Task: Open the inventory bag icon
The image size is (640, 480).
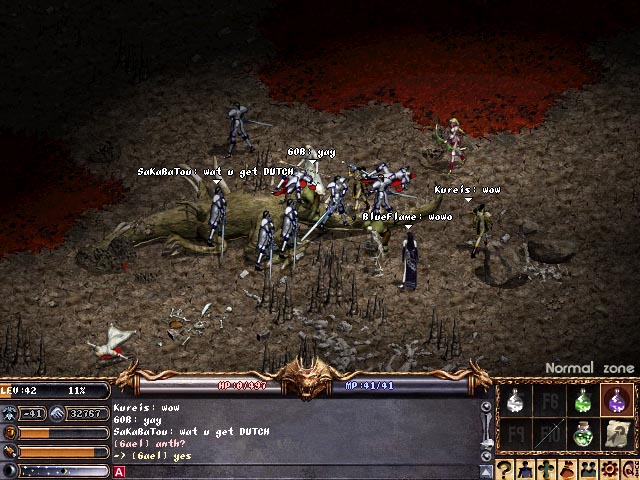Action: click(565, 470)
